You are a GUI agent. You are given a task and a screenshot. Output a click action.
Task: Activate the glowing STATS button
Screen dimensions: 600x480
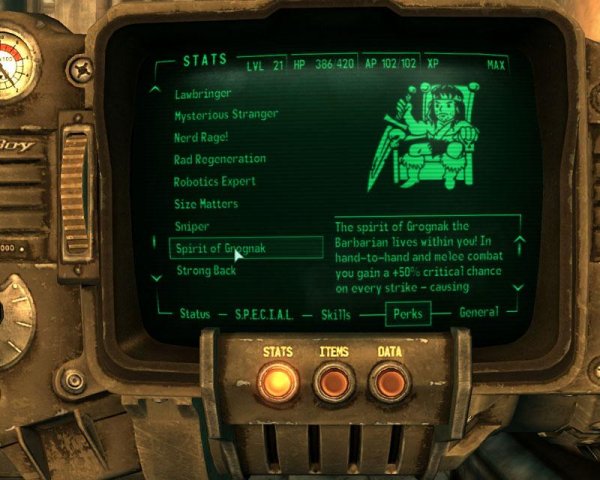point(278,381)
